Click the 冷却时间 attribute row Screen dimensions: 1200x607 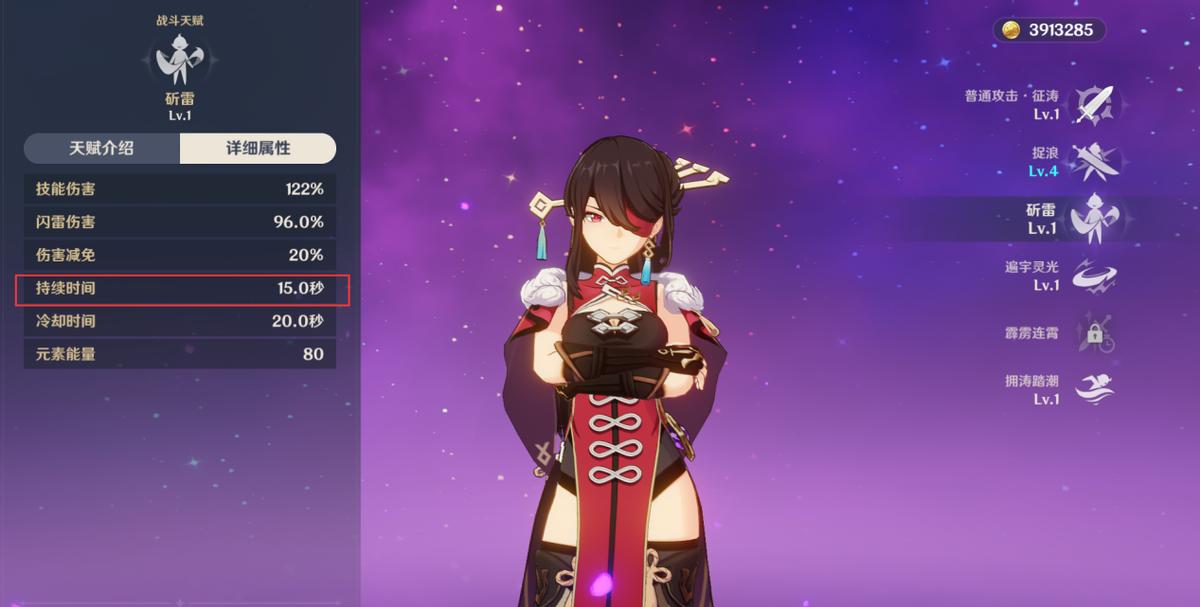(x=180, y=321)
